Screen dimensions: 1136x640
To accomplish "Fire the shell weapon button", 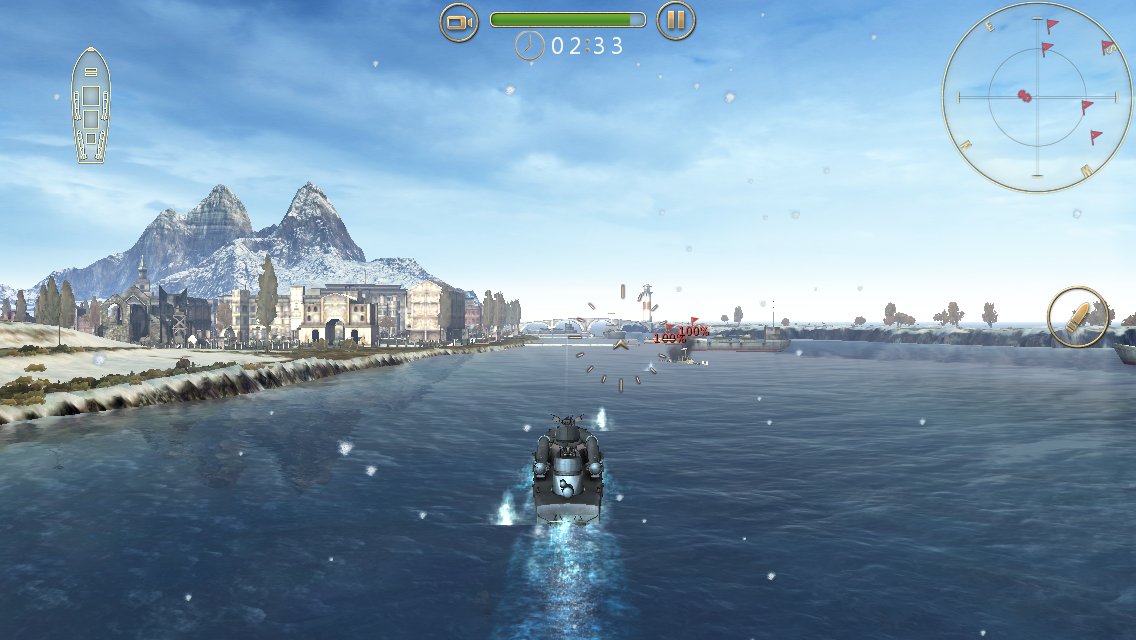I will [1077, 317].
